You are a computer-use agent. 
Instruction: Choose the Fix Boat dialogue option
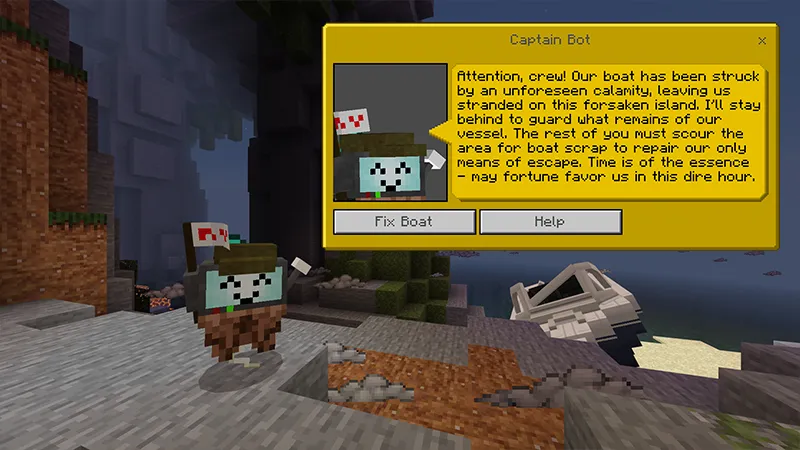pos(404,221)
